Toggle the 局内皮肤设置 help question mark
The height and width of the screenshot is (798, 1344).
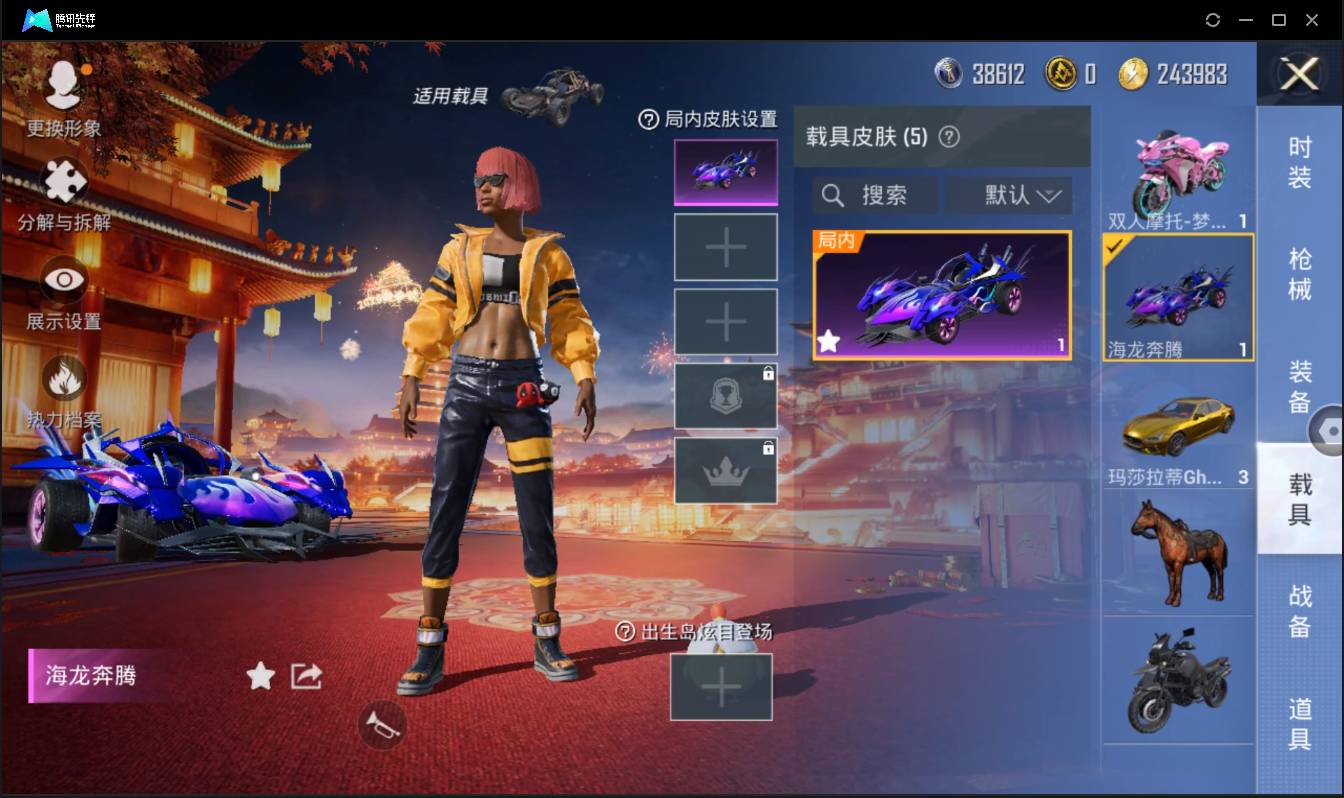click(648, 120)
